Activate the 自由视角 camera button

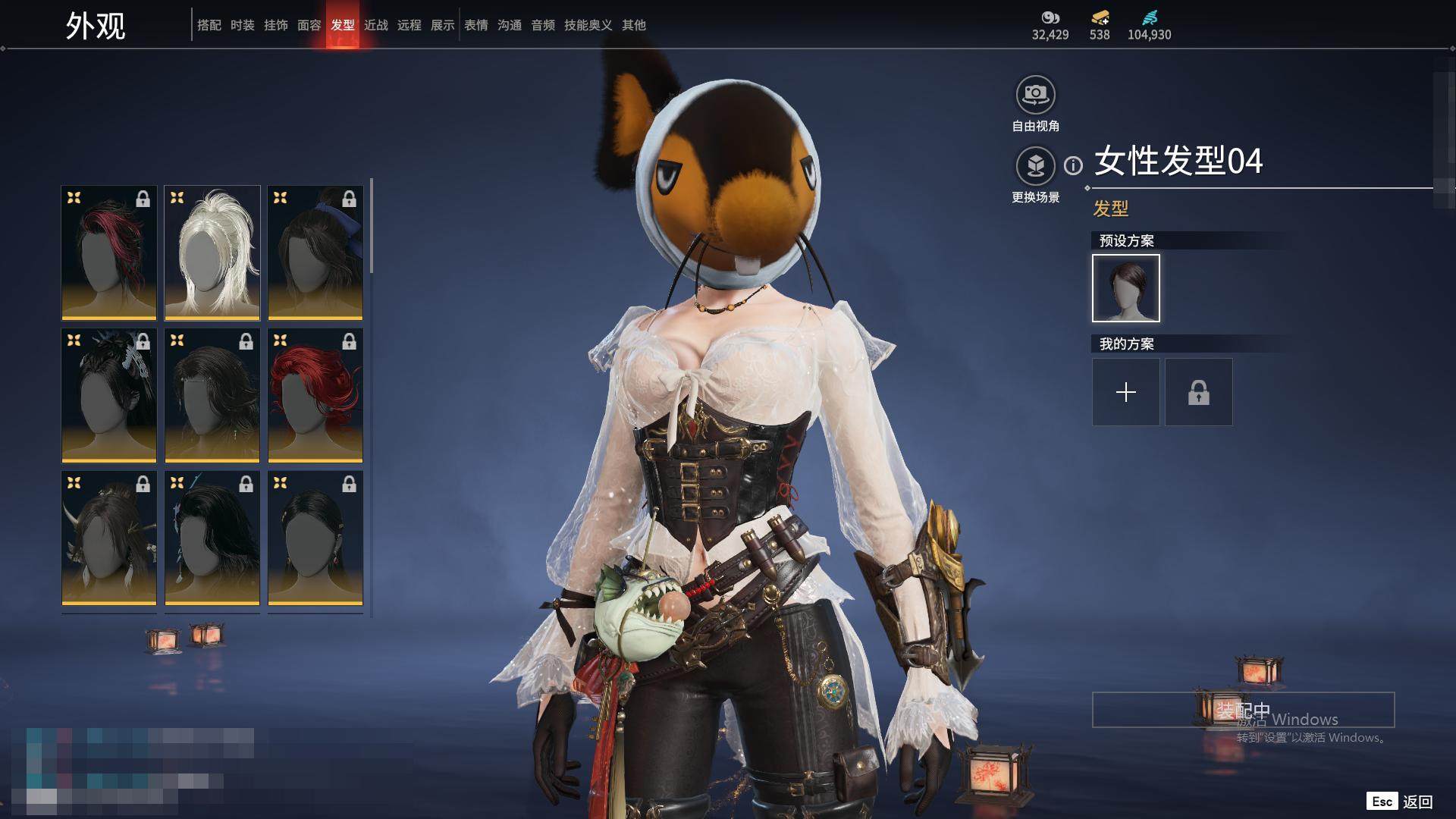pyautogui.click(x=1035, y=96)
